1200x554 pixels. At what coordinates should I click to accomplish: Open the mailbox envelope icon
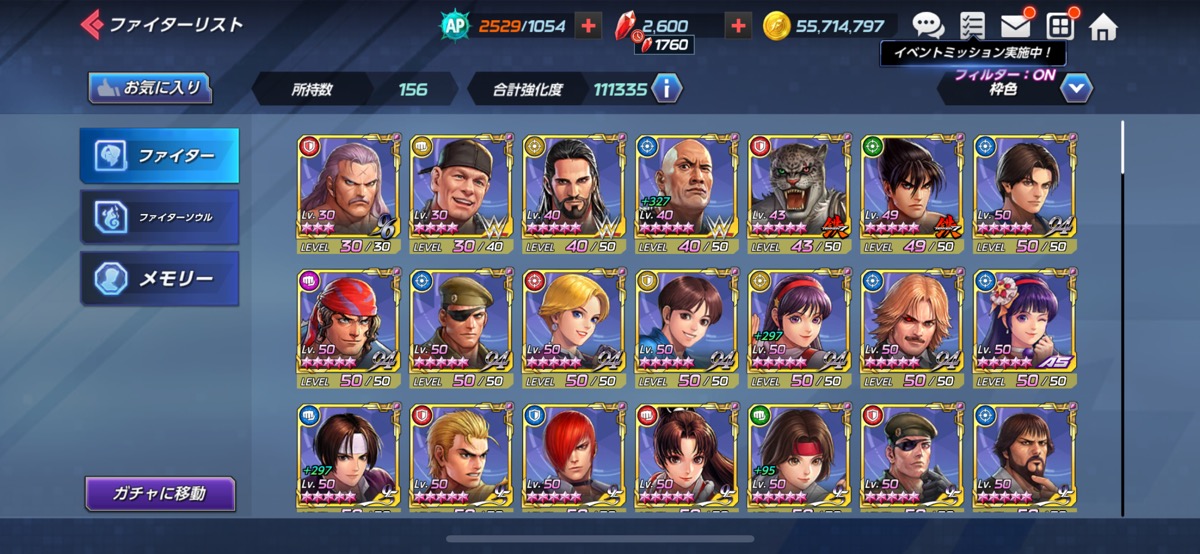(x=1015, y=25)
